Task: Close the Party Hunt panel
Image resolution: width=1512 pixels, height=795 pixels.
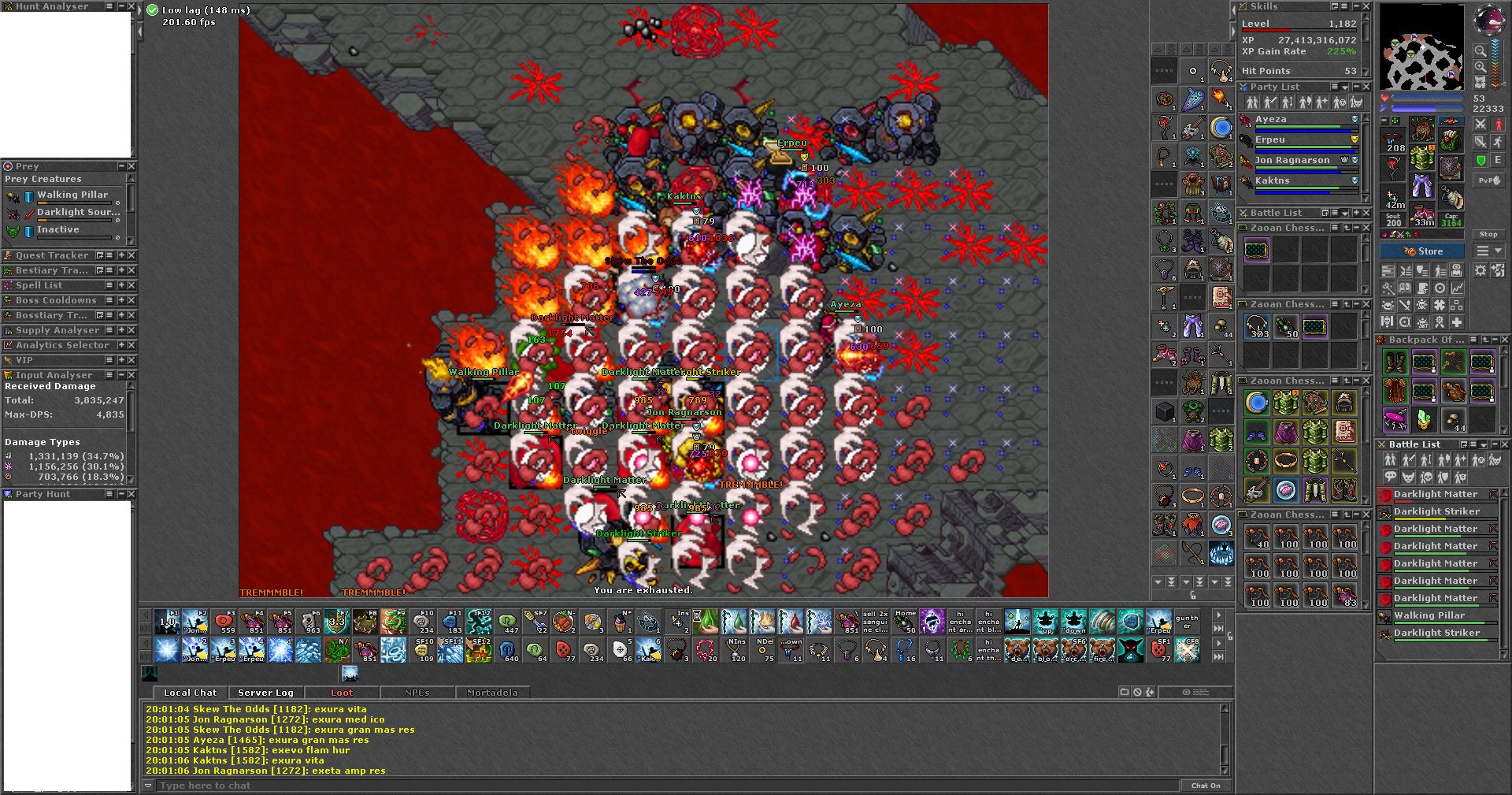Action: click(132, 494)
